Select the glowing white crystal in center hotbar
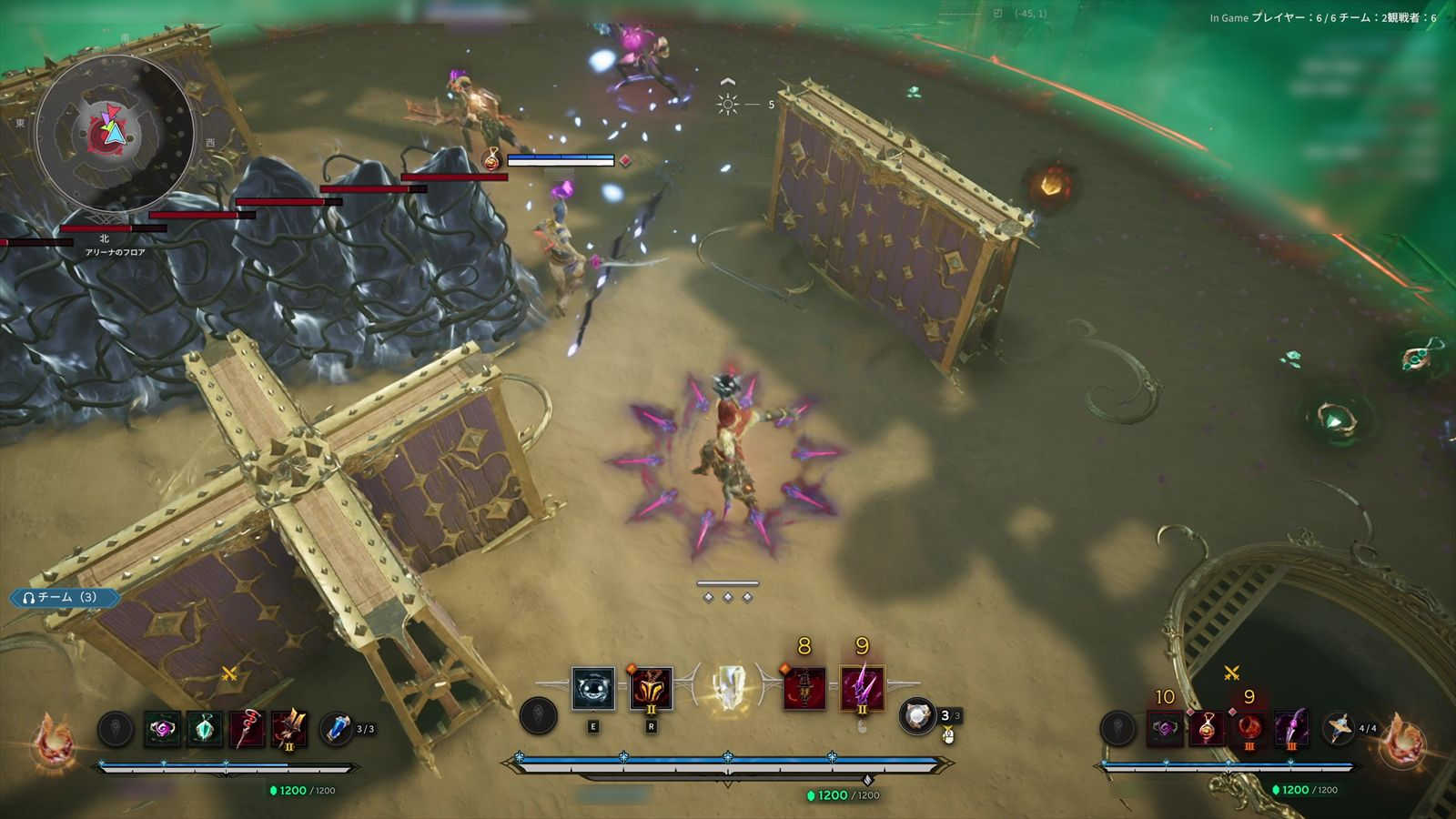The image size is (1456, 819). (727, 688)
